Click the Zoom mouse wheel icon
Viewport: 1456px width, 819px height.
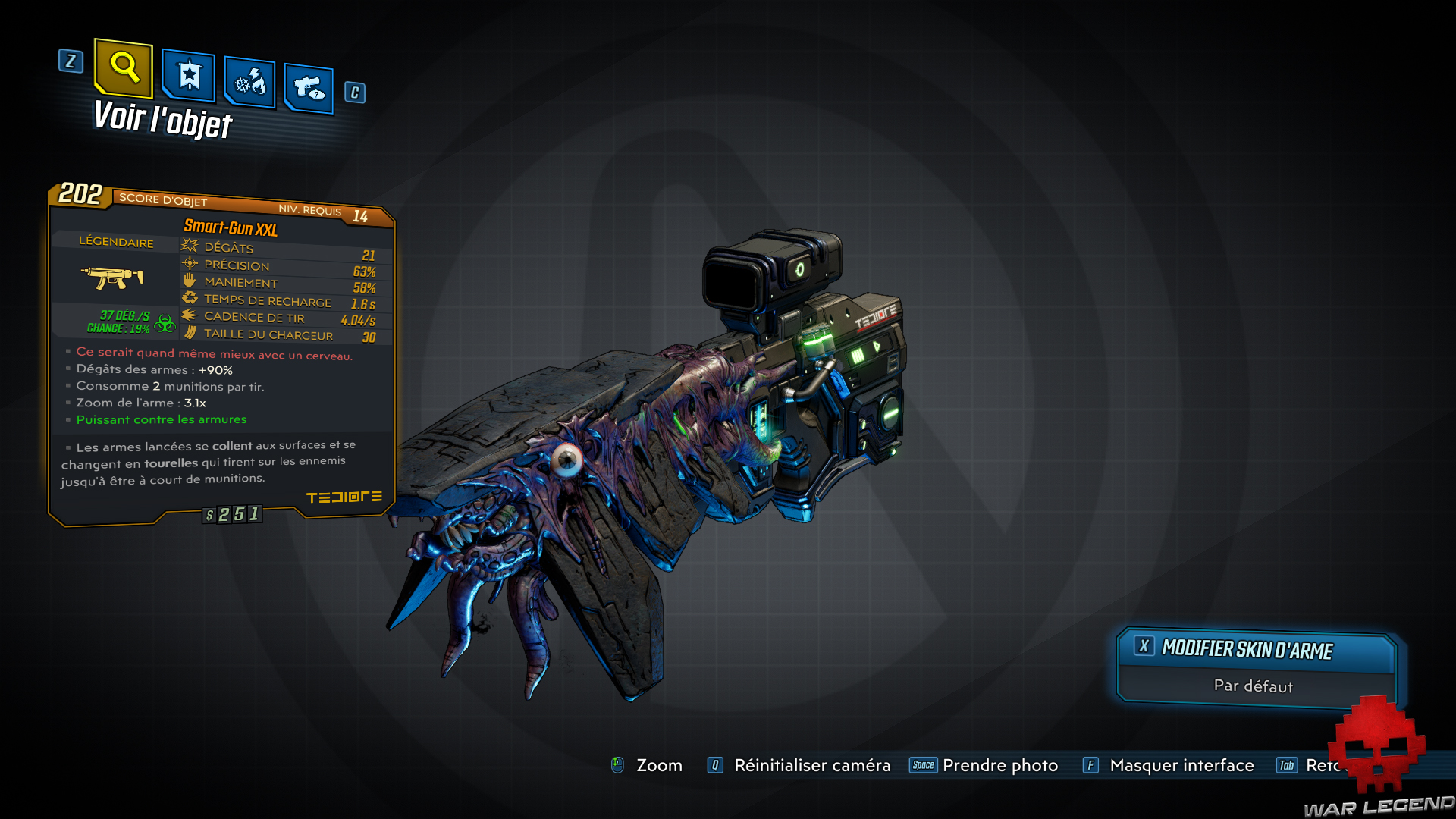pos(619,765)
